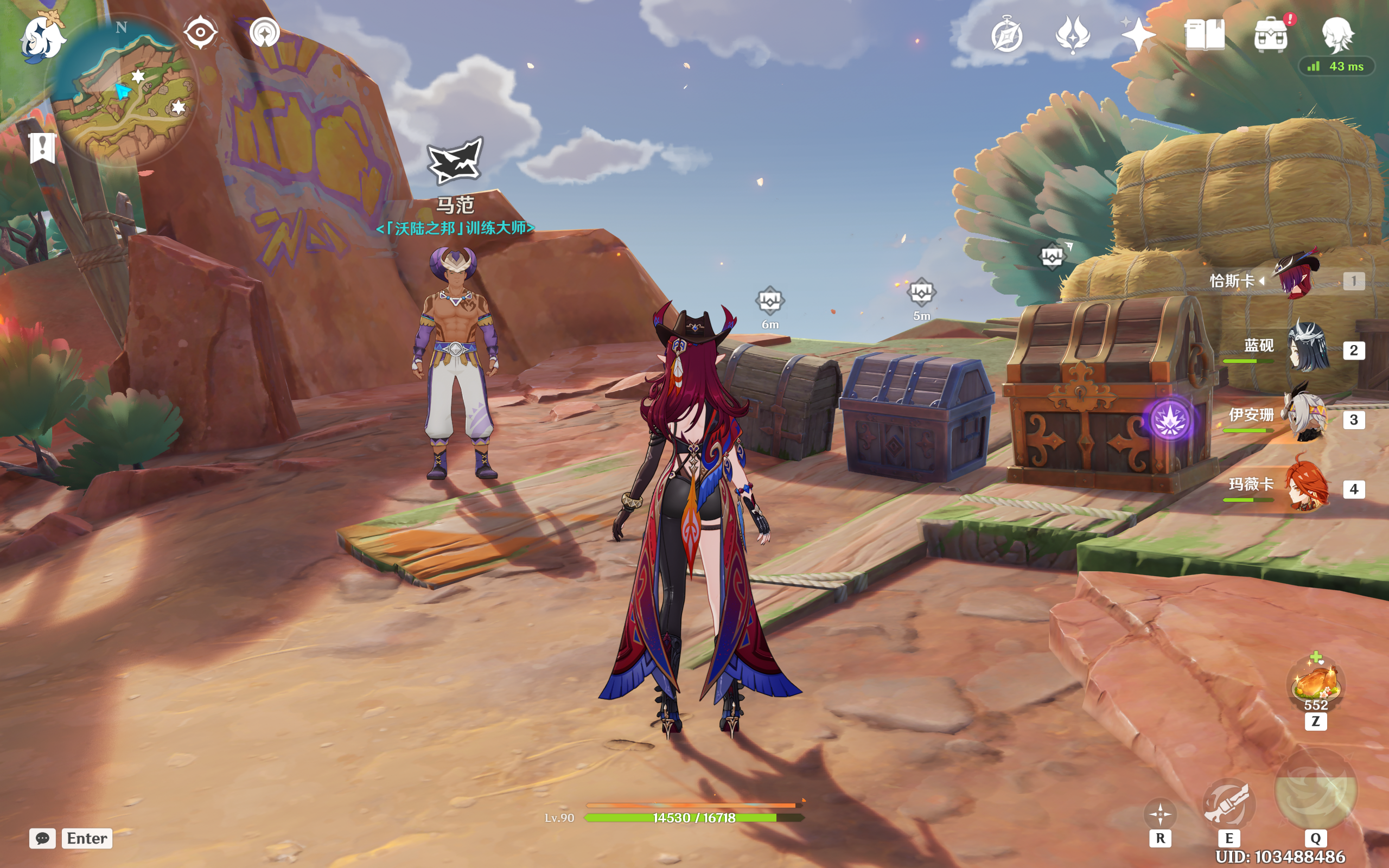1389x868 pixels.
Task: Open the character portrait menu icon
Action: [x=1337, y=34]
